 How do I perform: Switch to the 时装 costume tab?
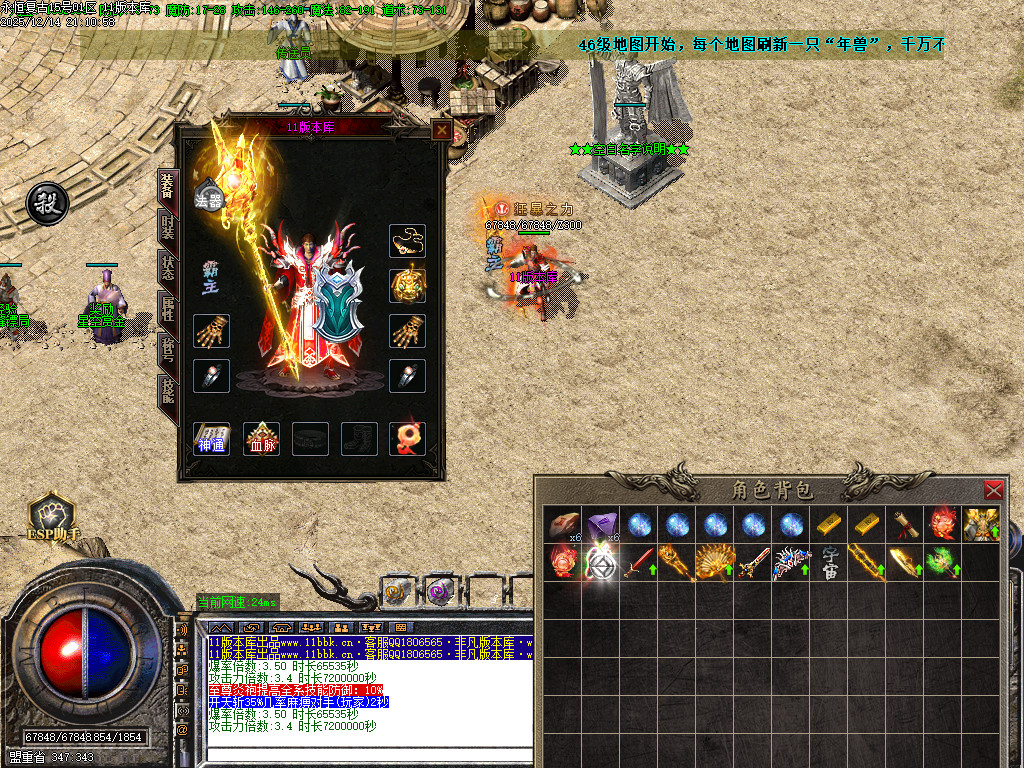166,229
